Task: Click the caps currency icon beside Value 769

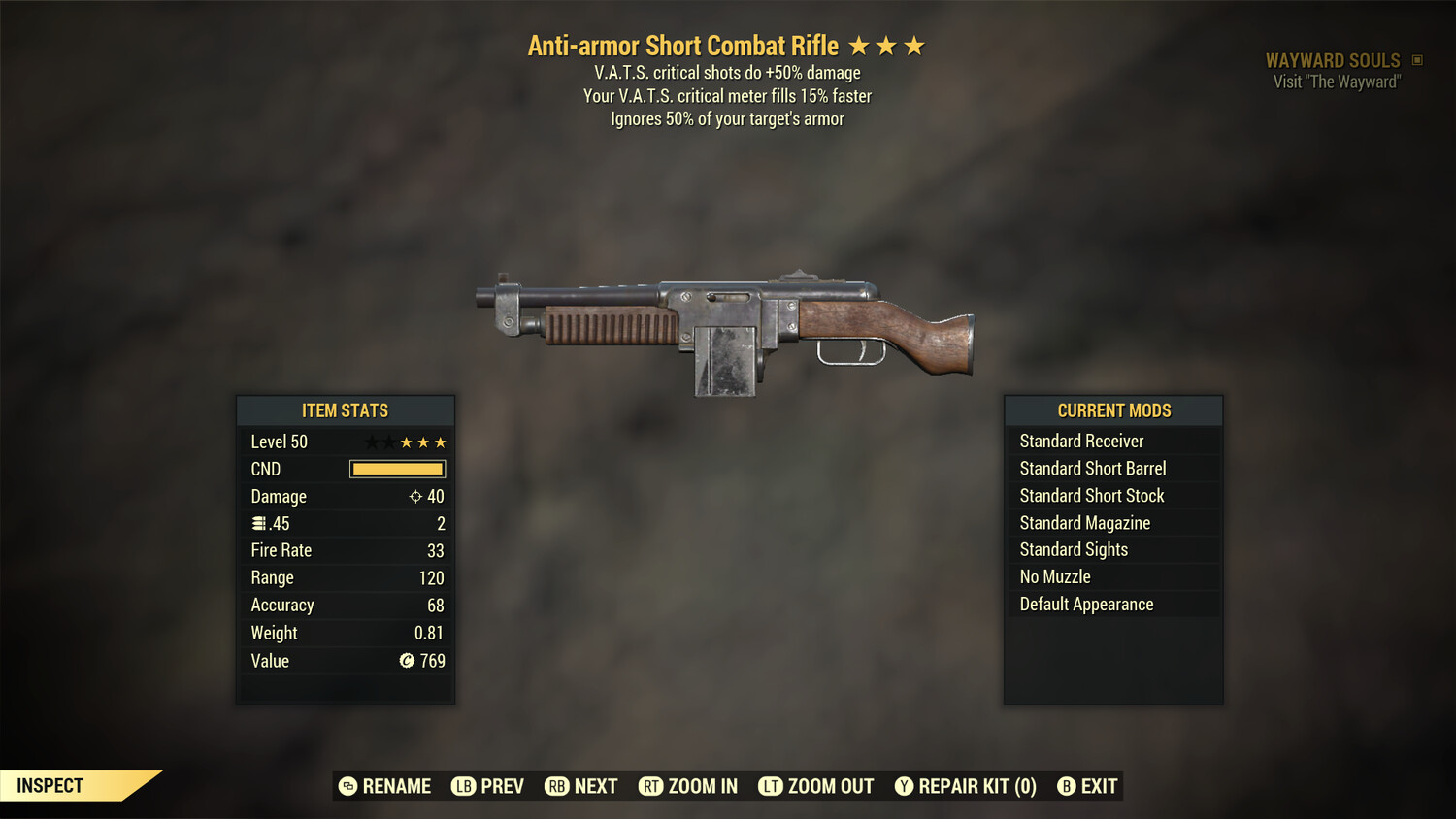Action: click(409, 661)
